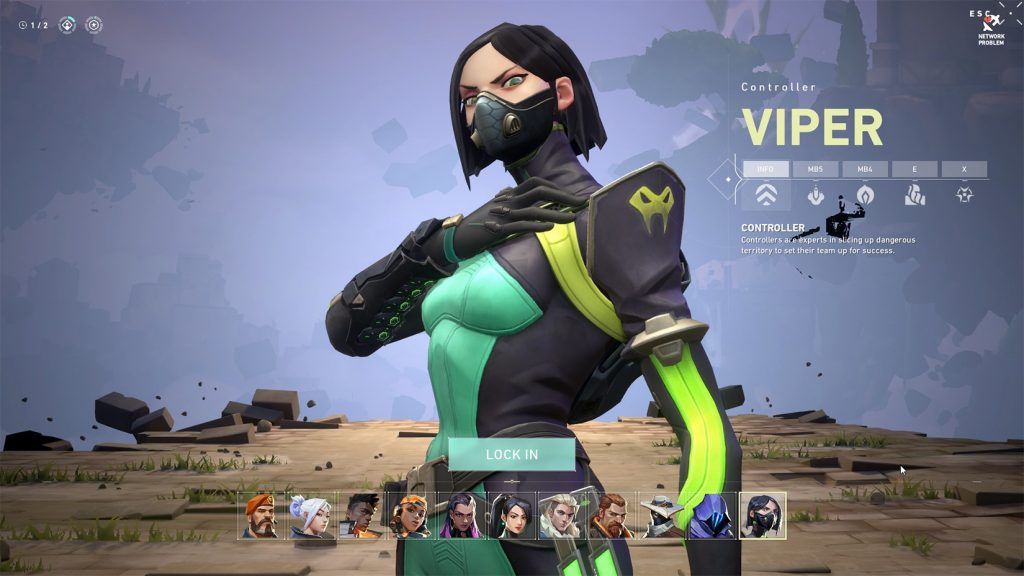Choose Jett's white-haired portrait
The image size is (1024, 576).
pos(311,515)
